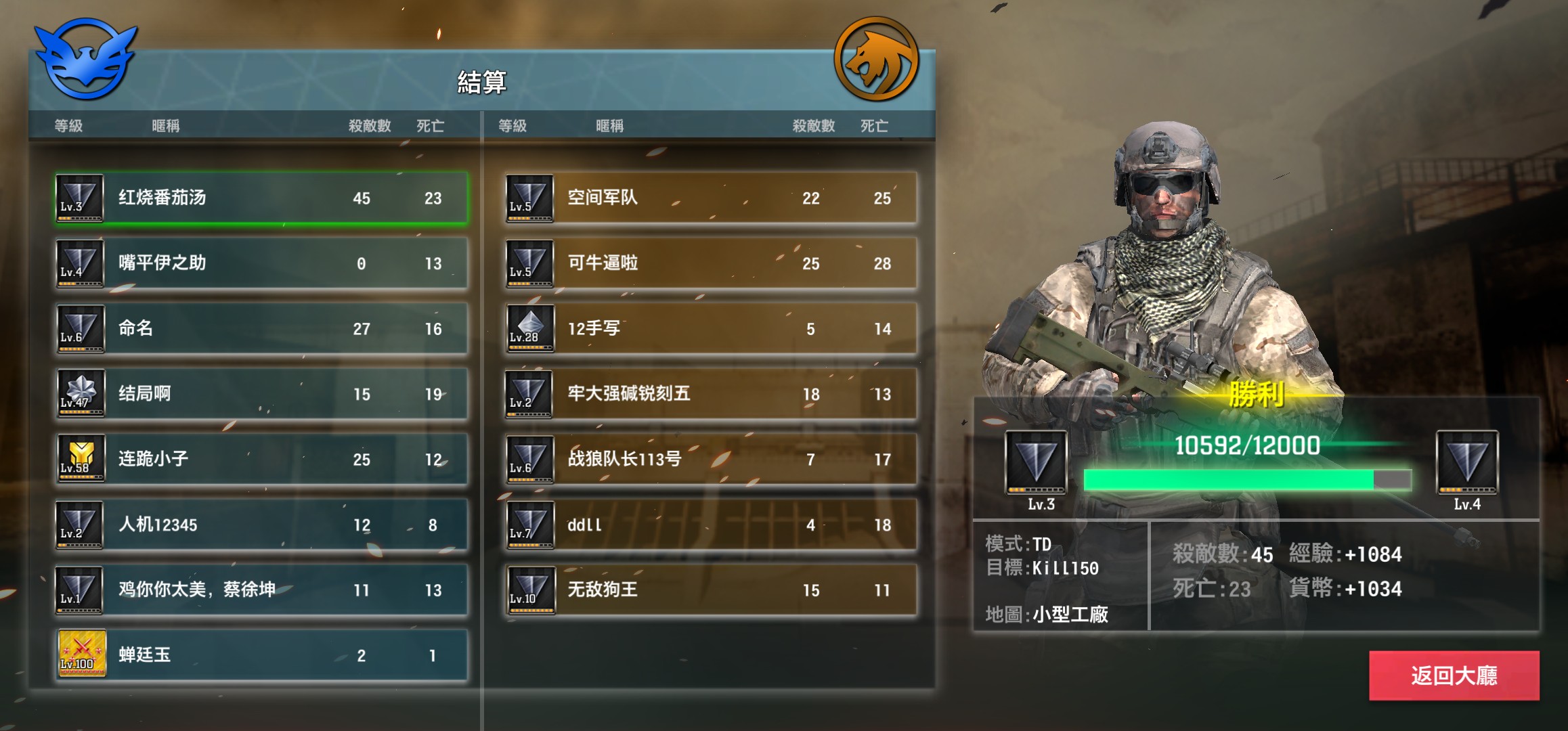Click 结局啊's Lv.47 silver star badge
The image size is (1568, 731).
pyautogui.click(x=79, y=394)
